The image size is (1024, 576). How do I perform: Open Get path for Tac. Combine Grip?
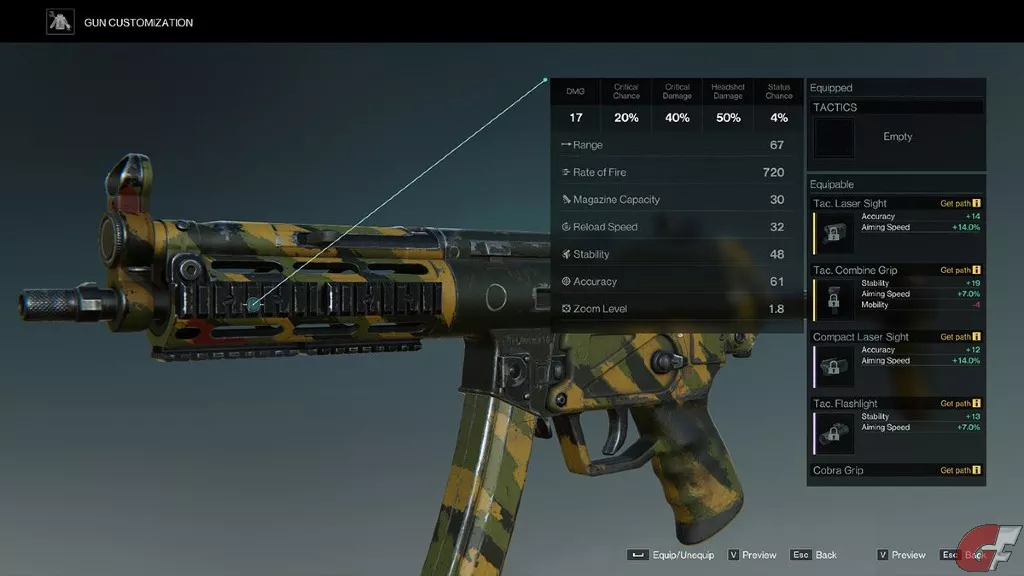click(960, 270)
